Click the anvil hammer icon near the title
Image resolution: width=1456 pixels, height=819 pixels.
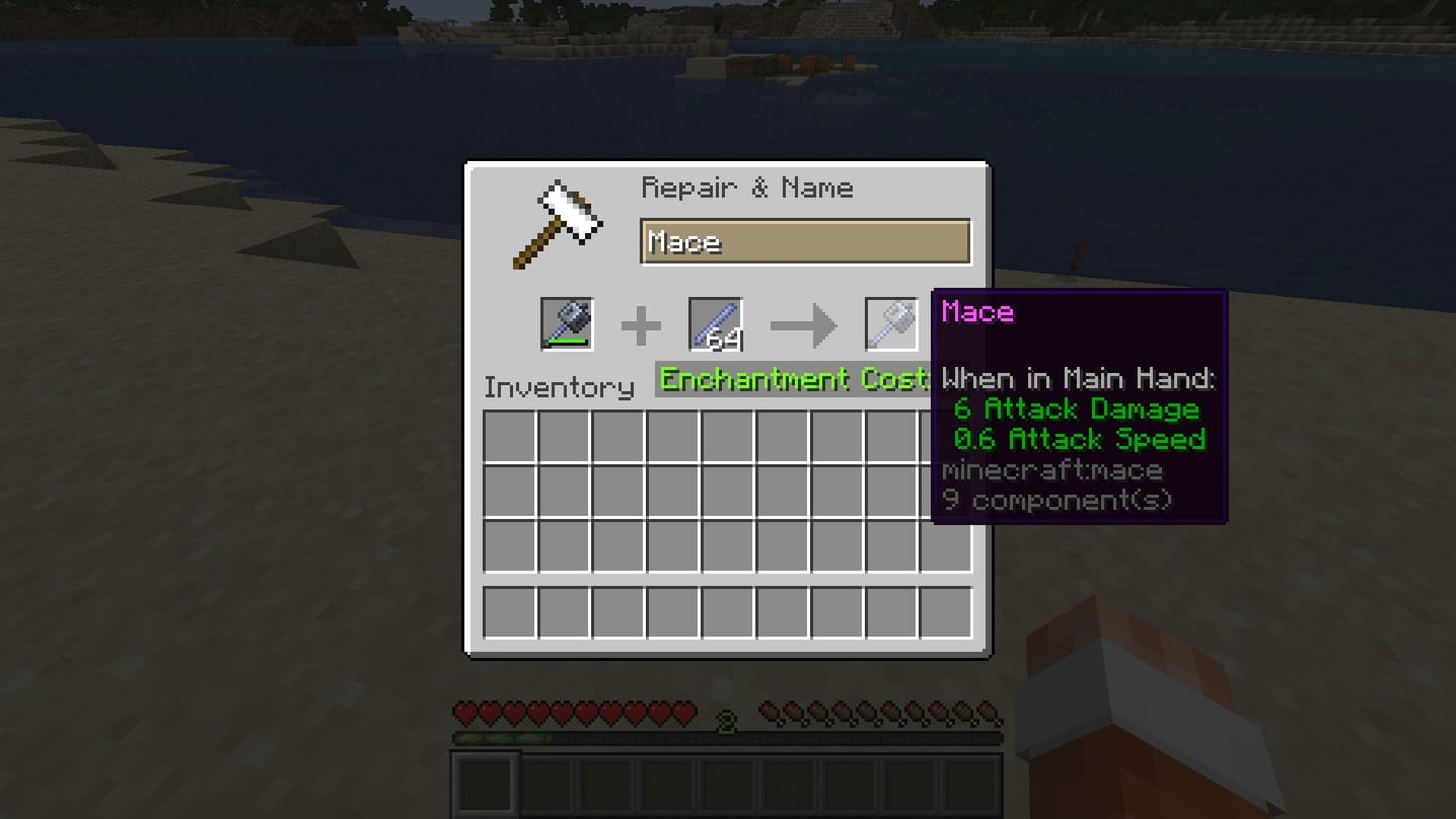coord(556,223)
